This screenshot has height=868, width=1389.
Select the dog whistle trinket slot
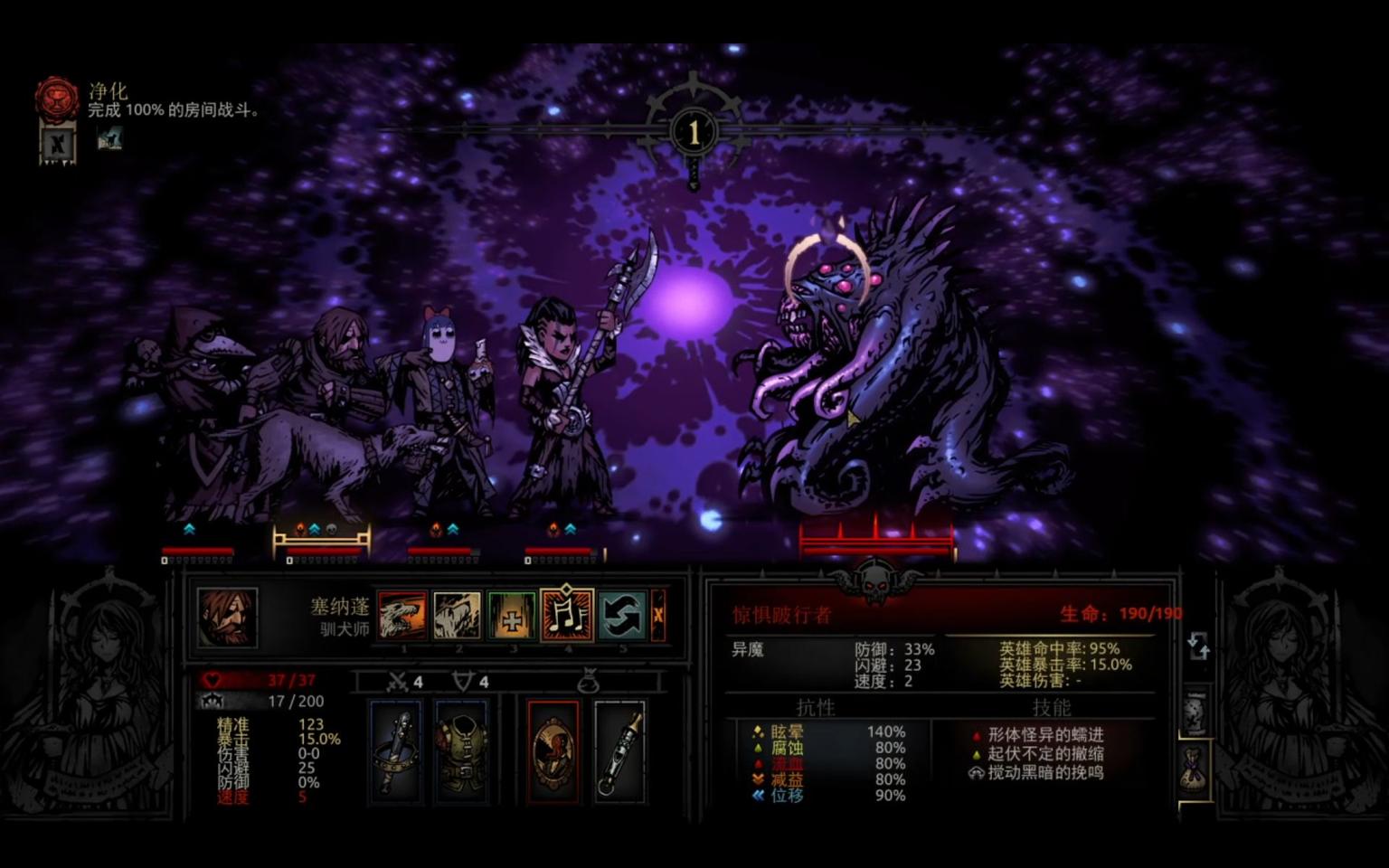(x=619, y=750)
